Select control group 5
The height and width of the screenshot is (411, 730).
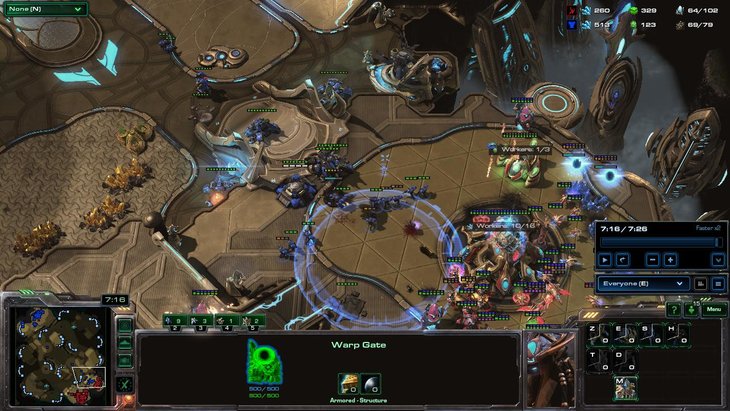pos(256,322)
